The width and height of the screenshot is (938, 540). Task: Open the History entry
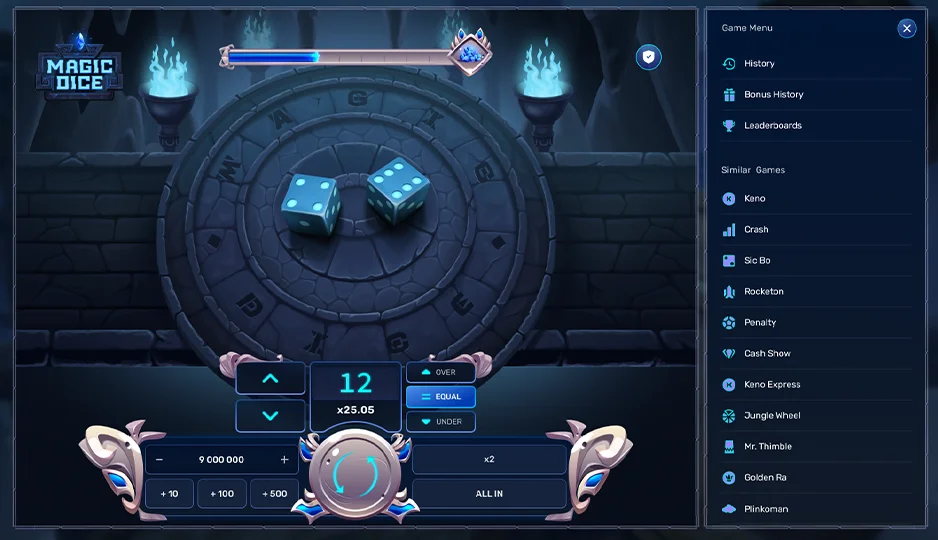point(759,64)
